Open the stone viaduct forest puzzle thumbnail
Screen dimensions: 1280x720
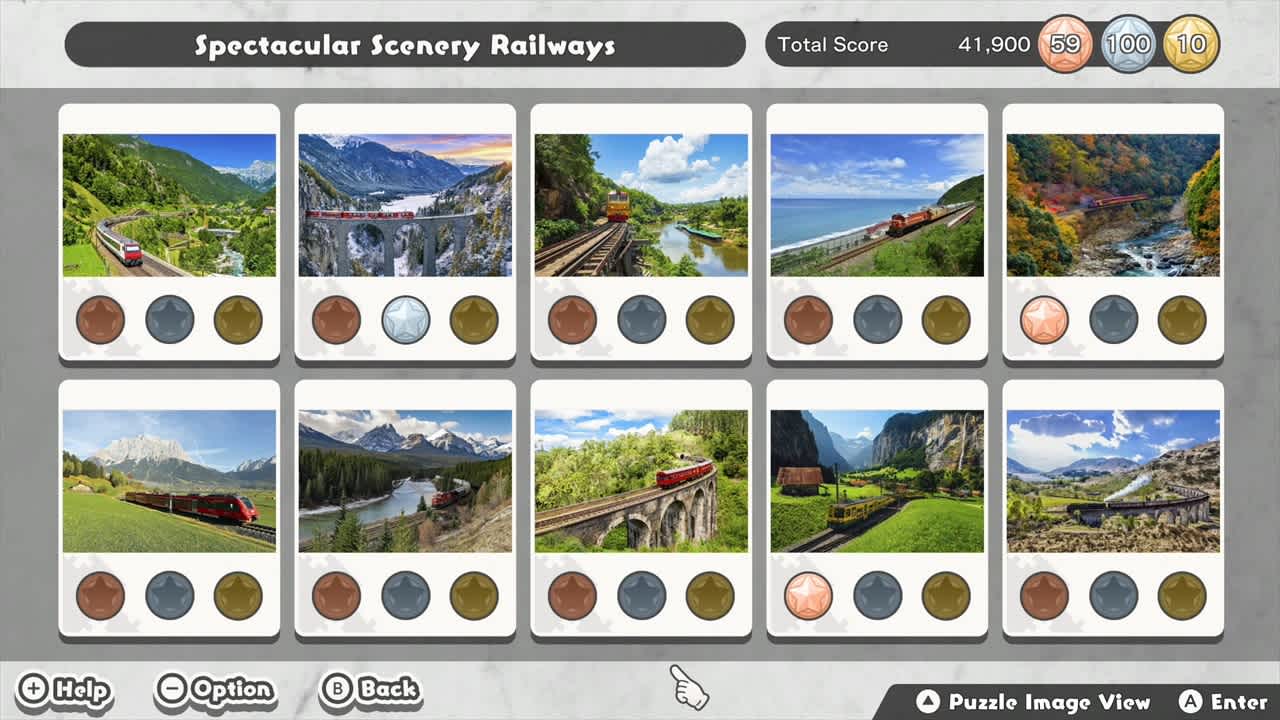click(641, 481)
